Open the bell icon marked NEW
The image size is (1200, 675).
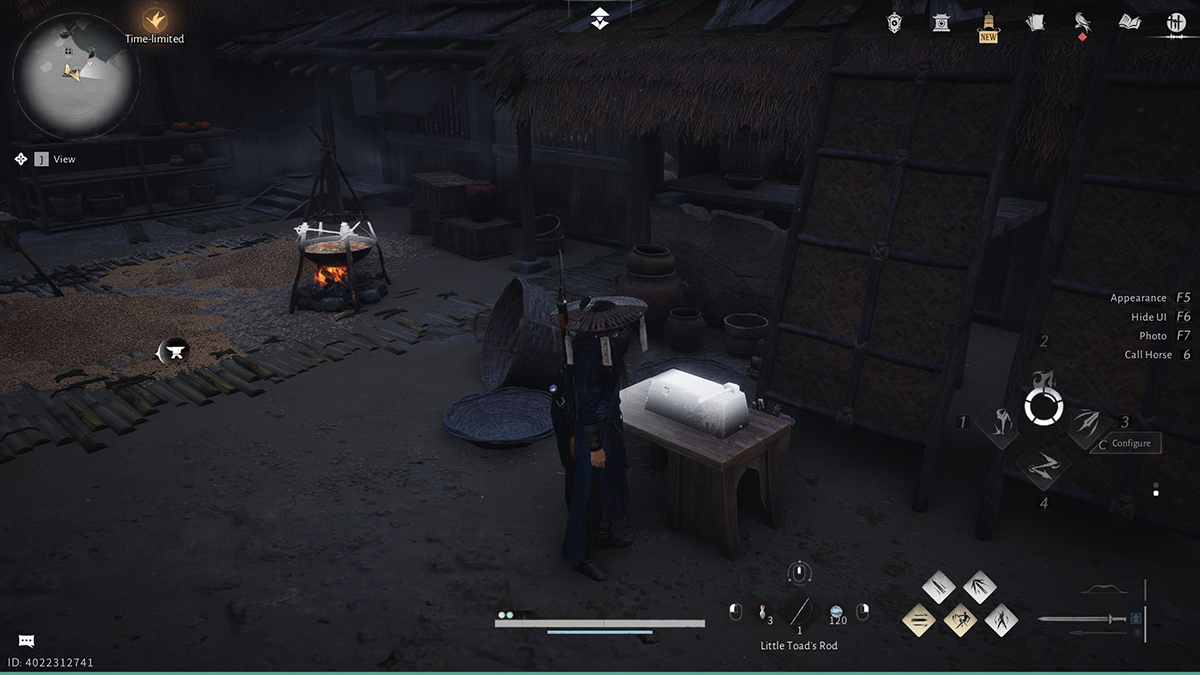[988, 24]
